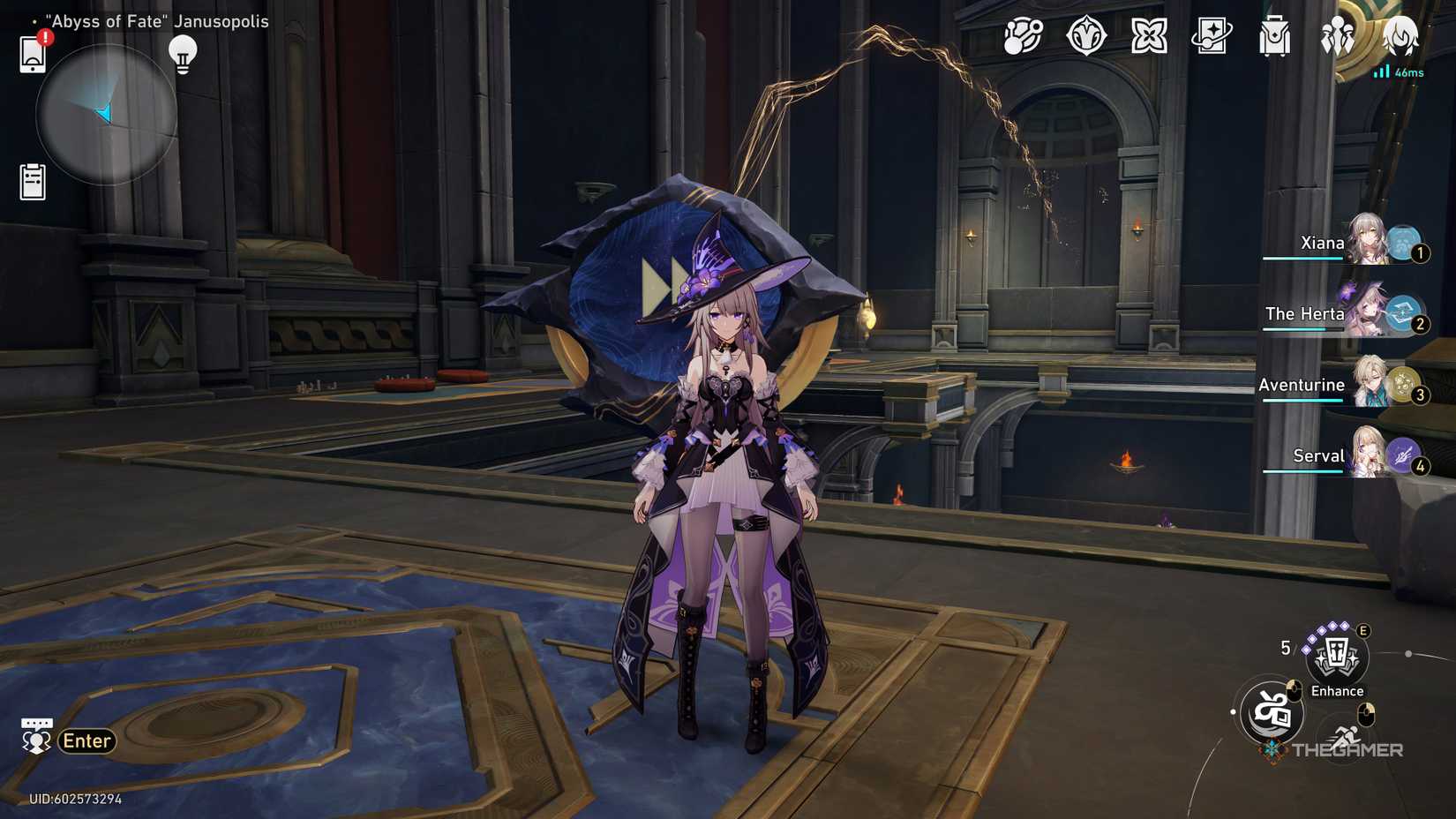Open the Synthesize icon in the top bar
The width and height of the screenshot is (1456, 819).
(x=1150, y=37)
